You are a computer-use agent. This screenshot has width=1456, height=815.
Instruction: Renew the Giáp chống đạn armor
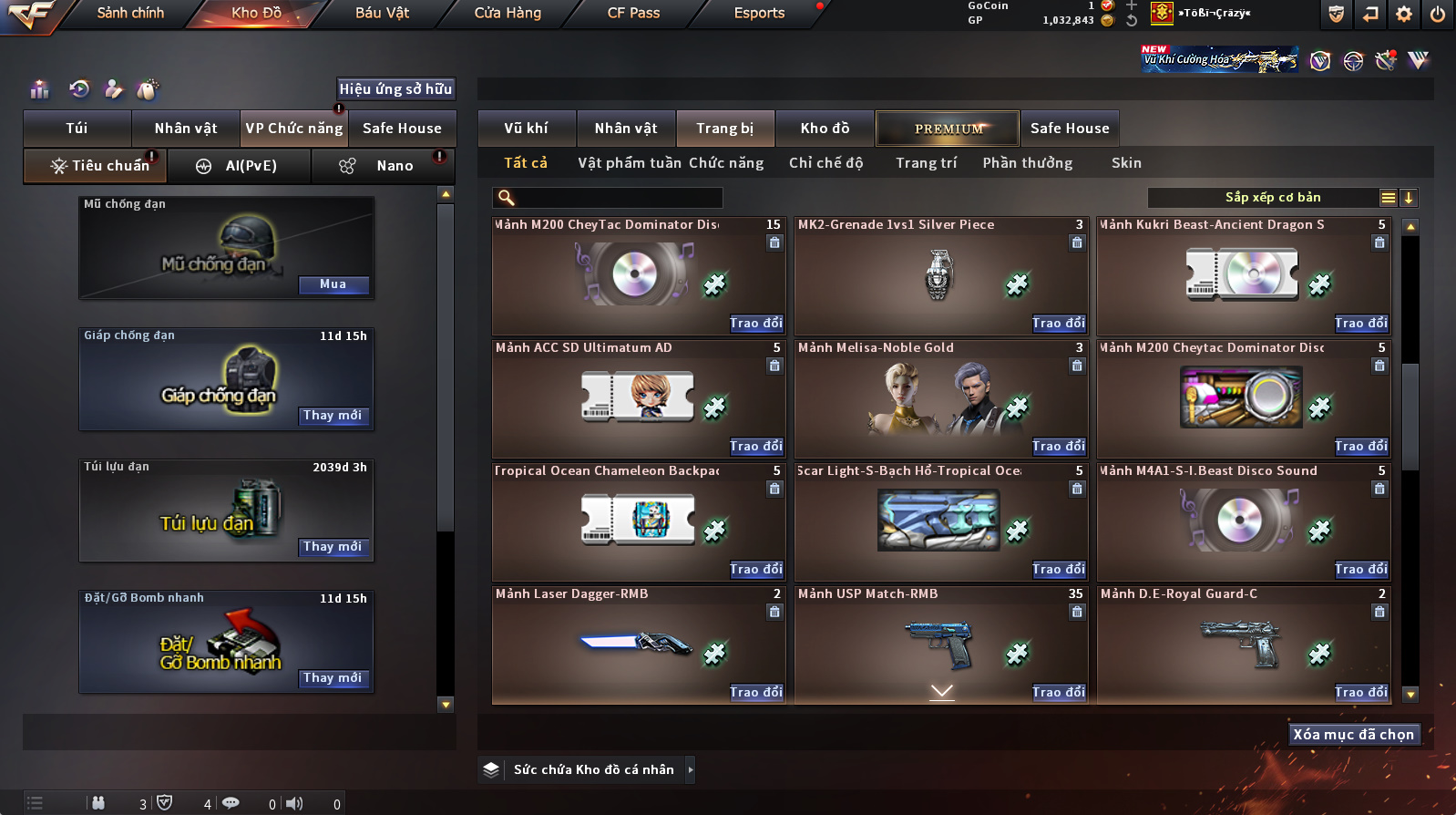coord(333,416)
